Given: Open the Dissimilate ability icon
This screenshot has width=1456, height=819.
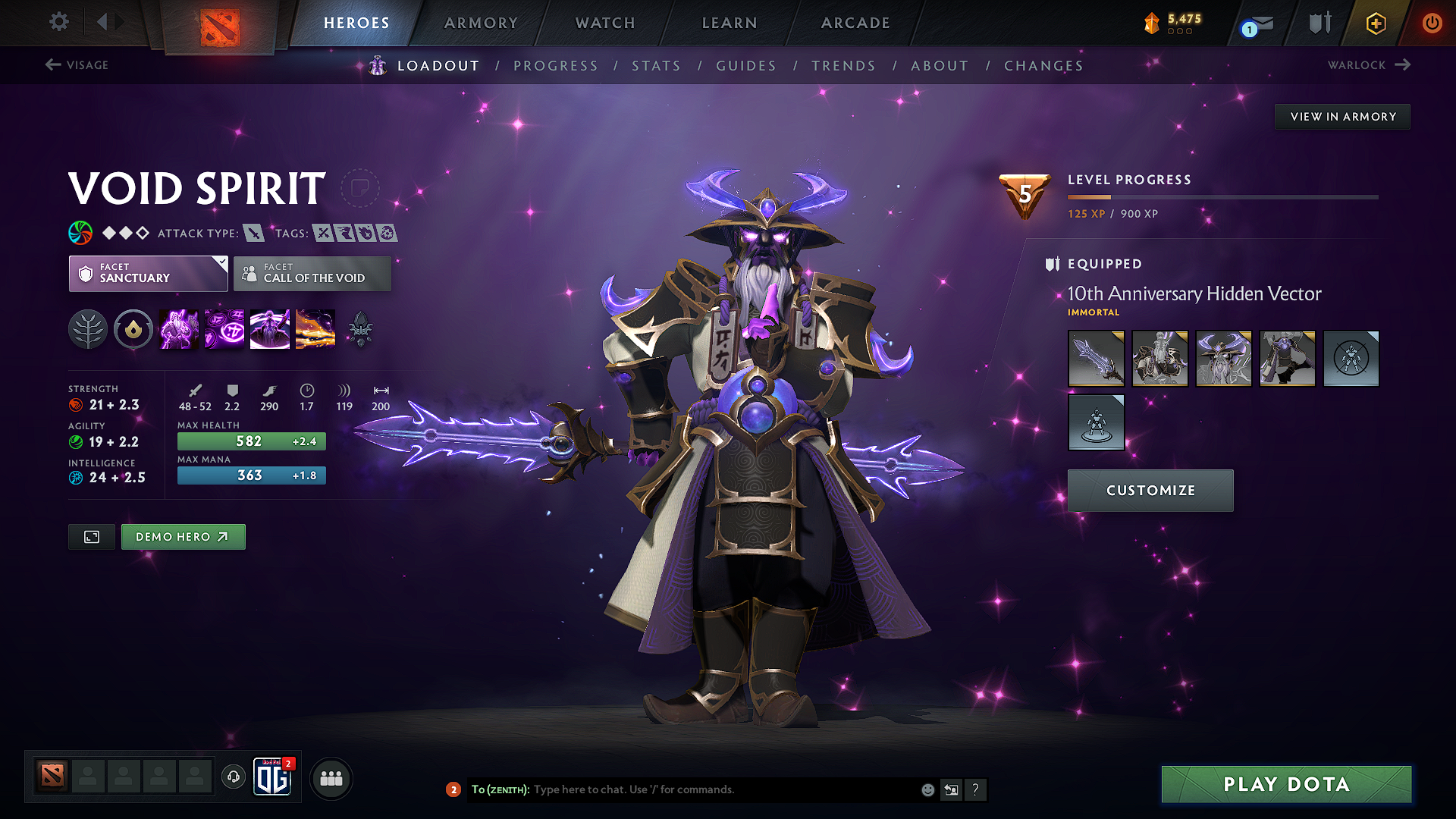Looking at the screenshot, I should pos(224,329).
